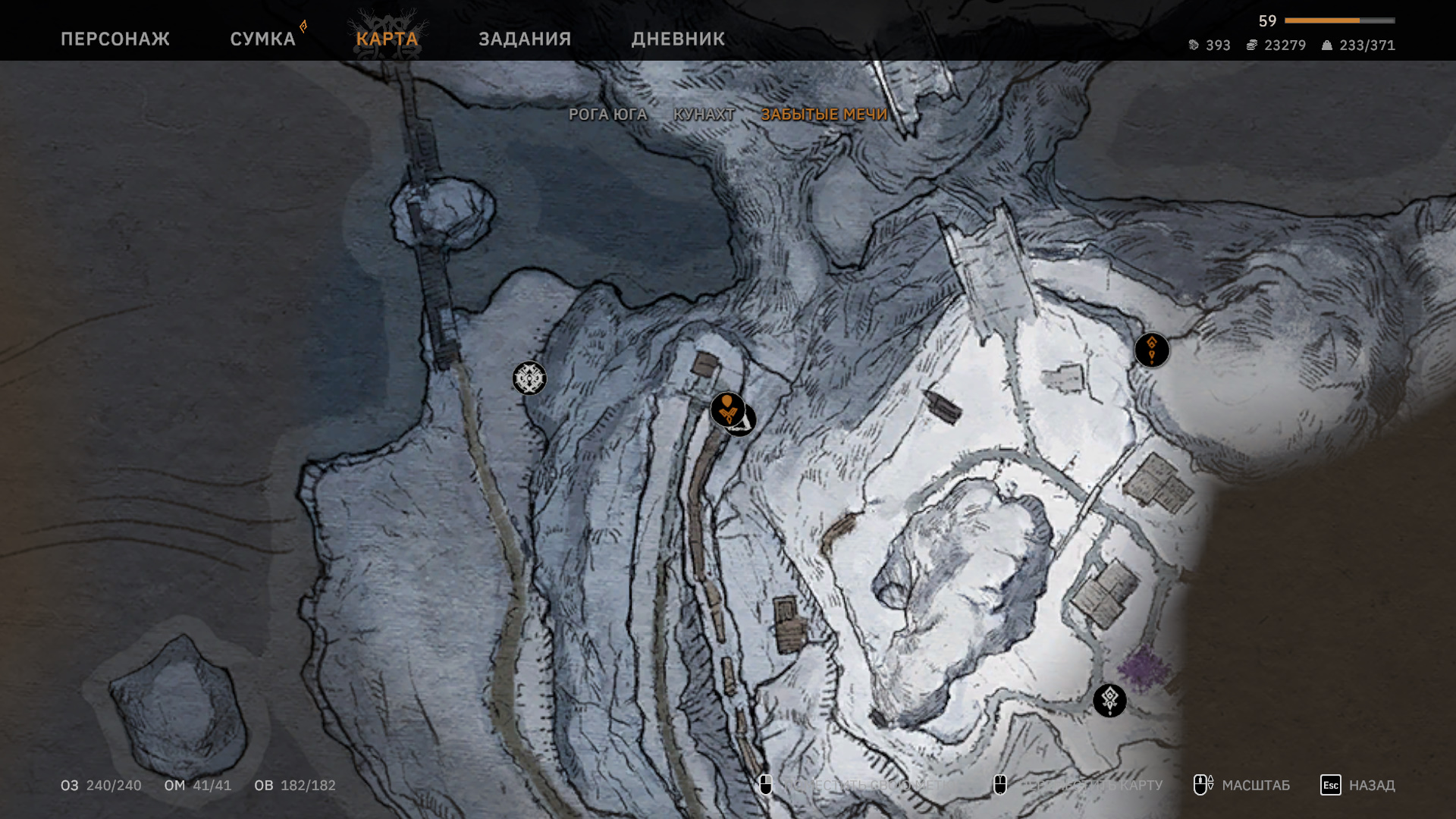
Task: Select the Карта map tab
Action: point(387,39)
